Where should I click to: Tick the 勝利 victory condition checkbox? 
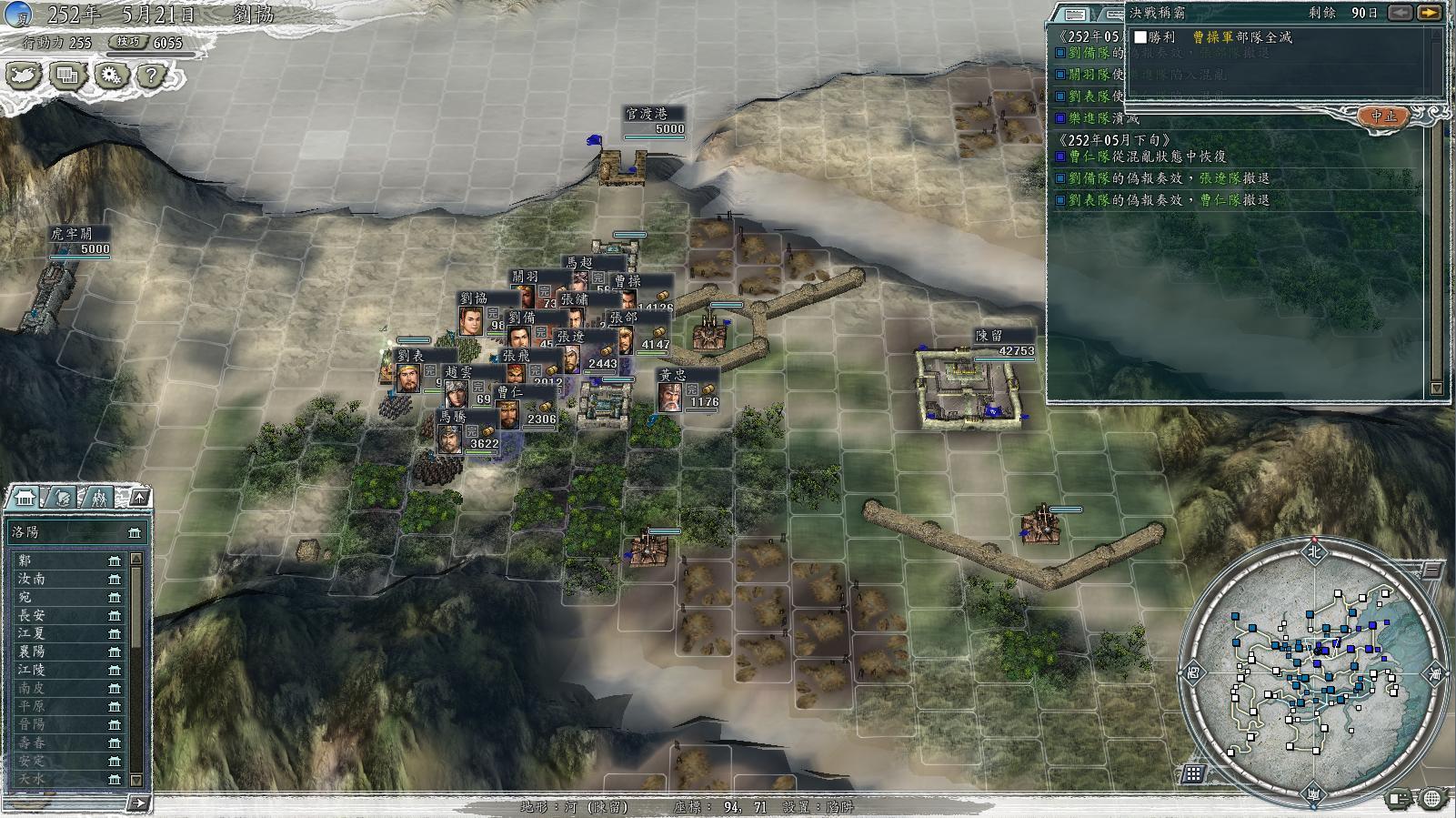click(1140, 37)
